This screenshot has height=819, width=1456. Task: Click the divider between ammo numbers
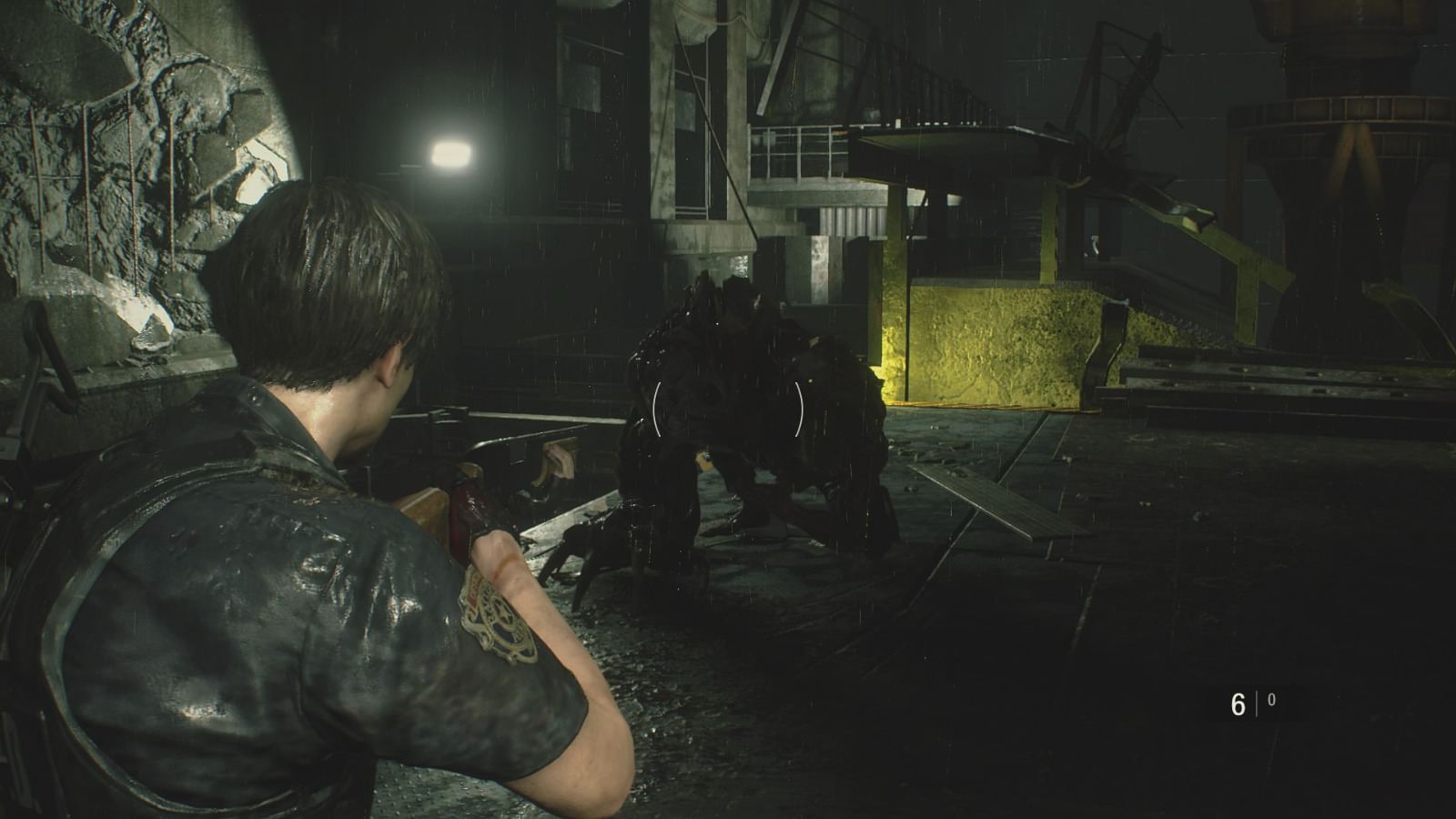(x=1257, y=701)
